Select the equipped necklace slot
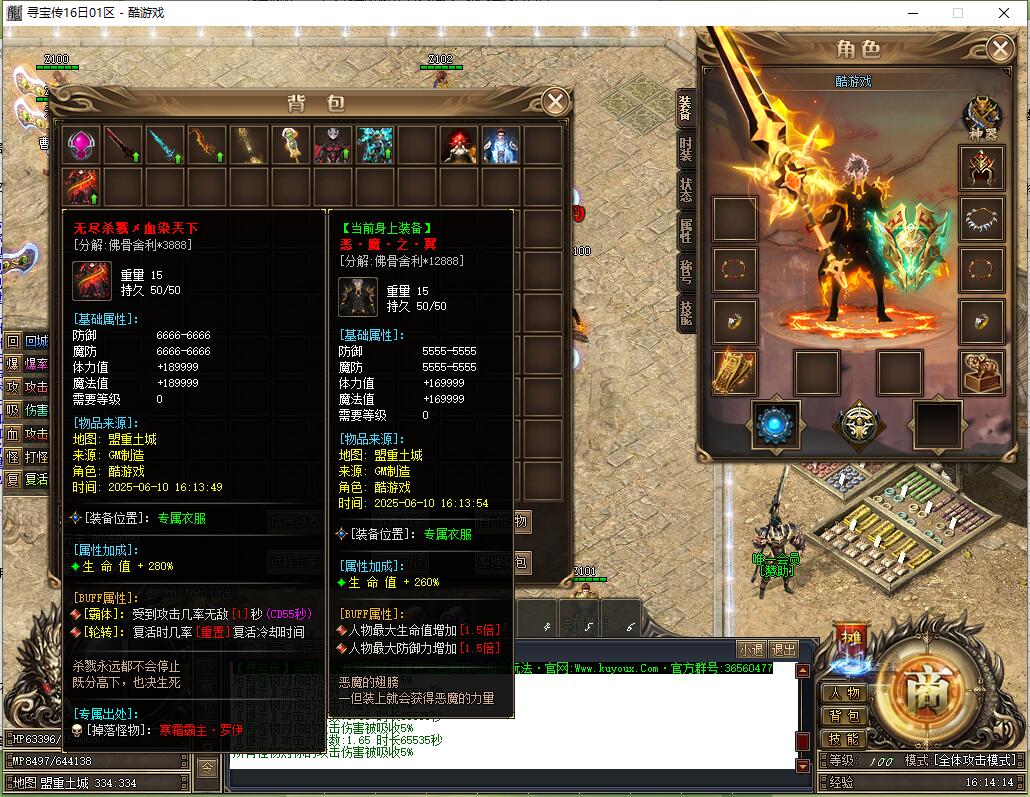 click(982, 219)
